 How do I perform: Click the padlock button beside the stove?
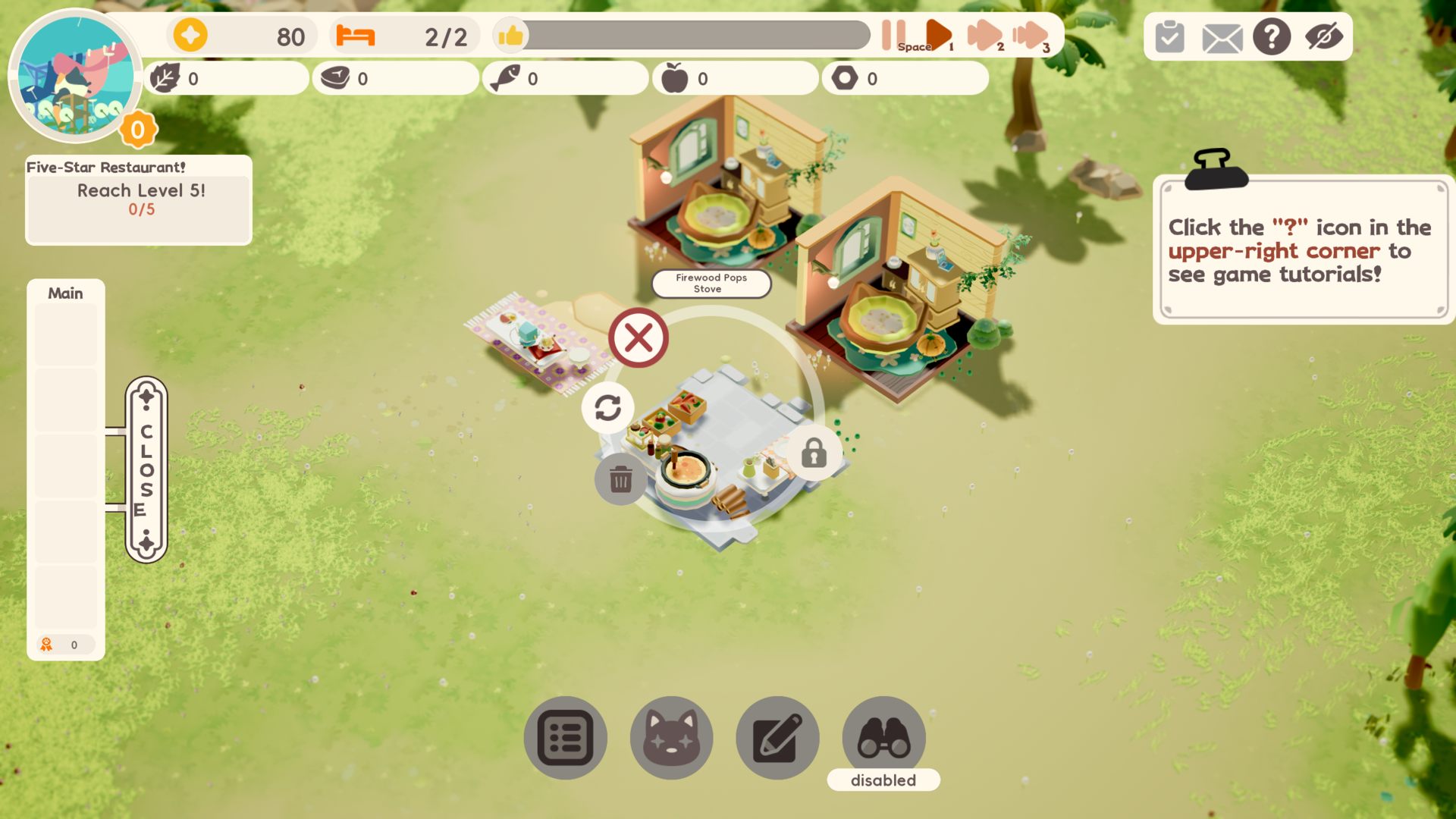(x=814, y=453)
